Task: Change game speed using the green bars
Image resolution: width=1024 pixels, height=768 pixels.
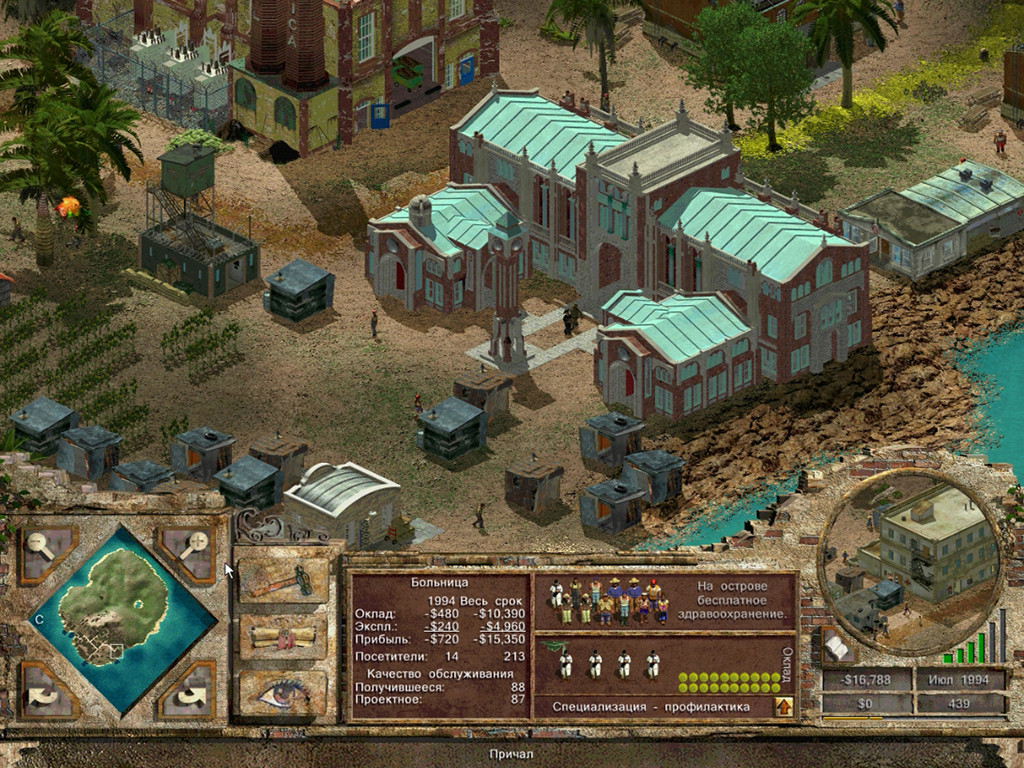Action: tap(976, 646)
